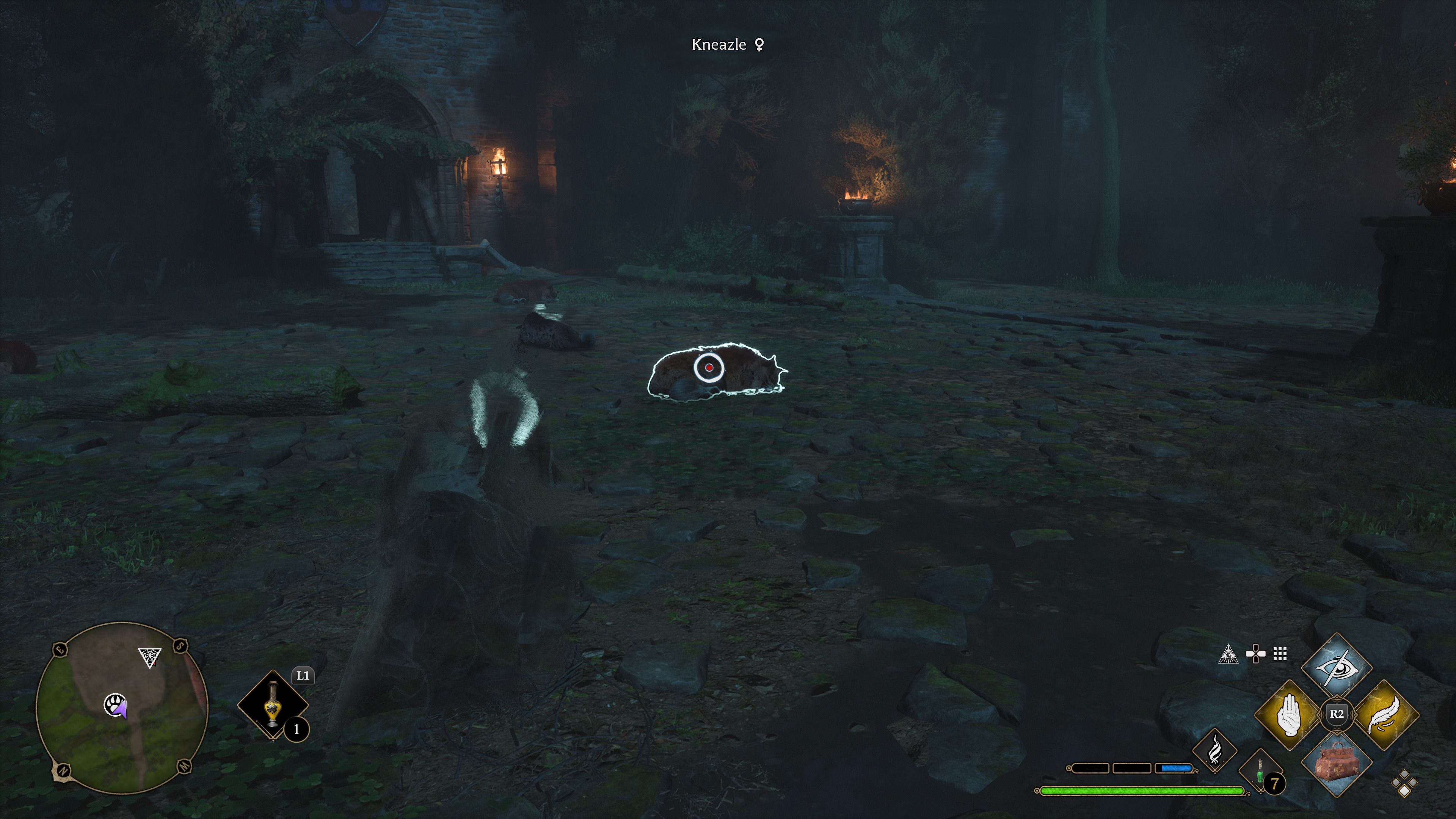
Task: Open the circular minimap
Action: 122,707
